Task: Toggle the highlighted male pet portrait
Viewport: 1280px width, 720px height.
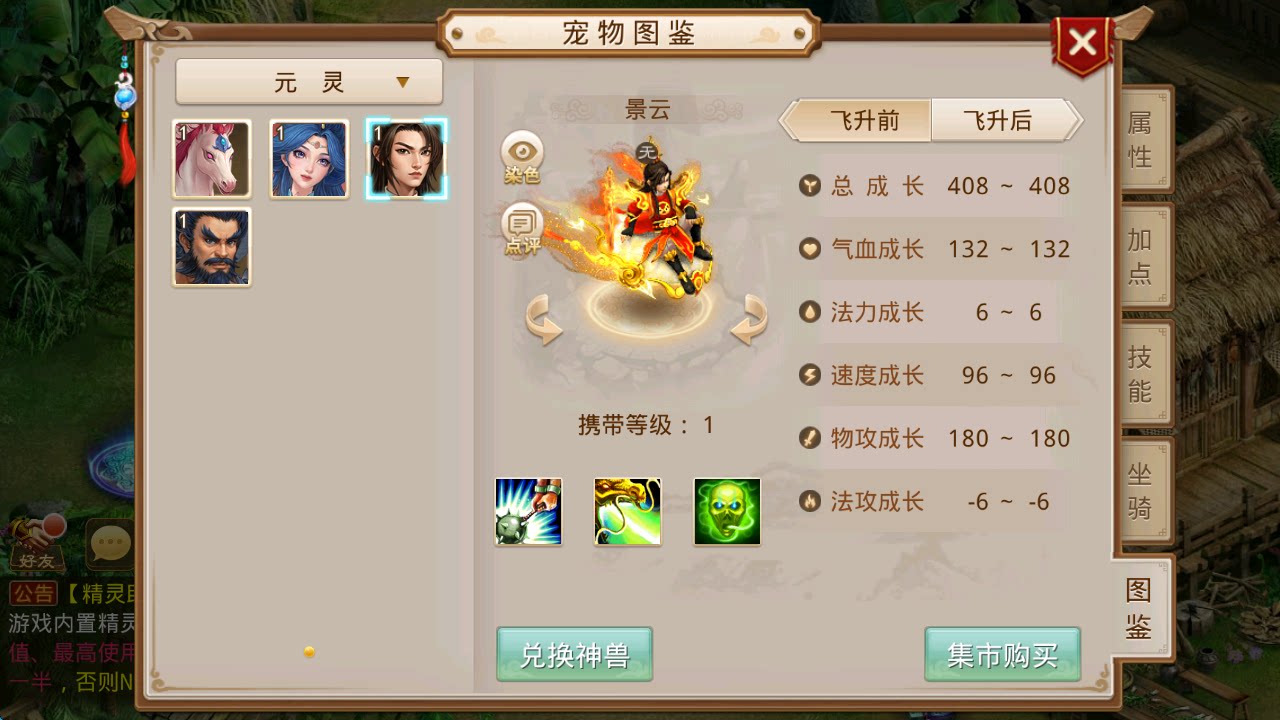Action: pos(407,157)
